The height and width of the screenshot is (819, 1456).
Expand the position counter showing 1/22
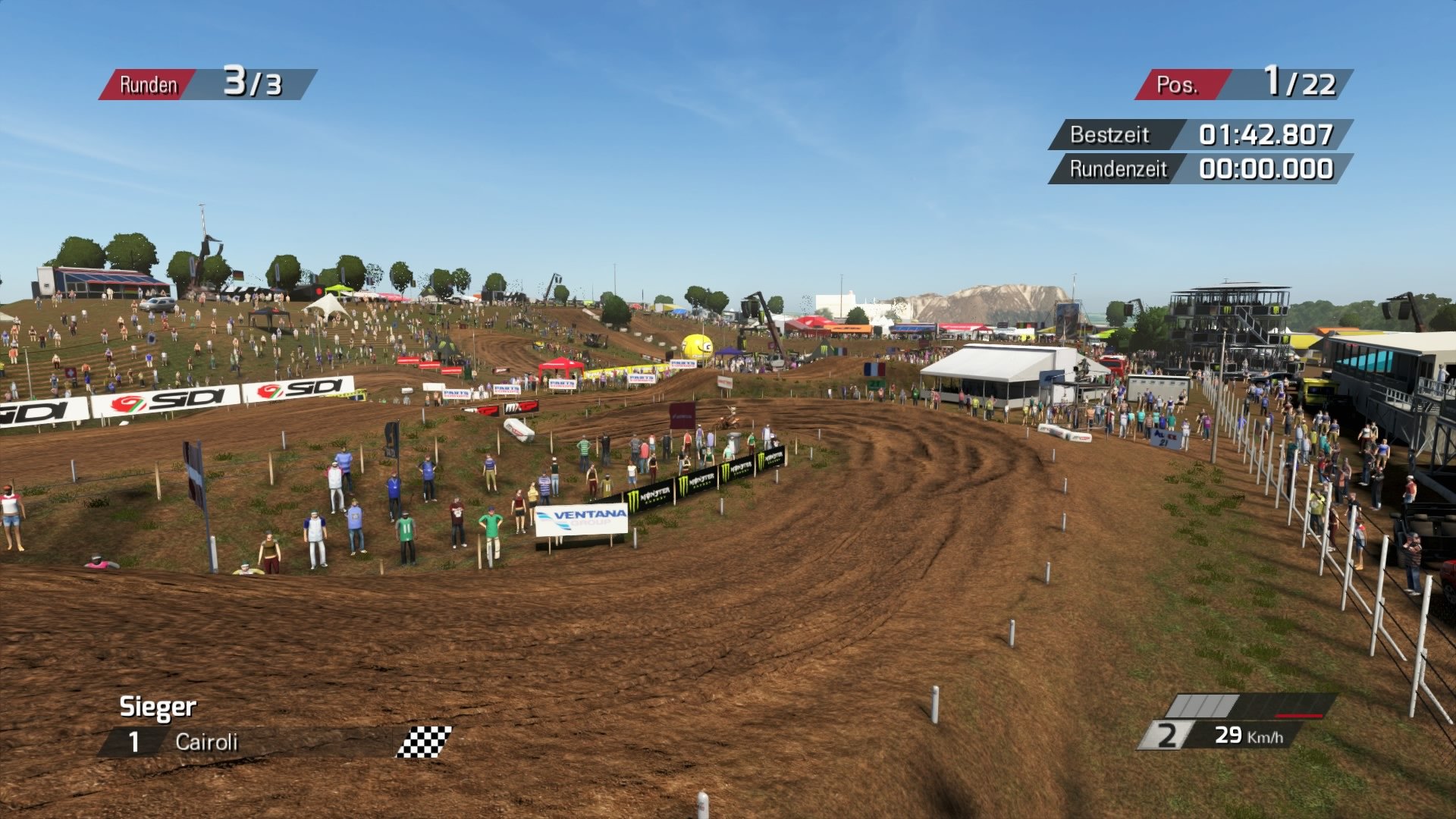pos(1299,82)
